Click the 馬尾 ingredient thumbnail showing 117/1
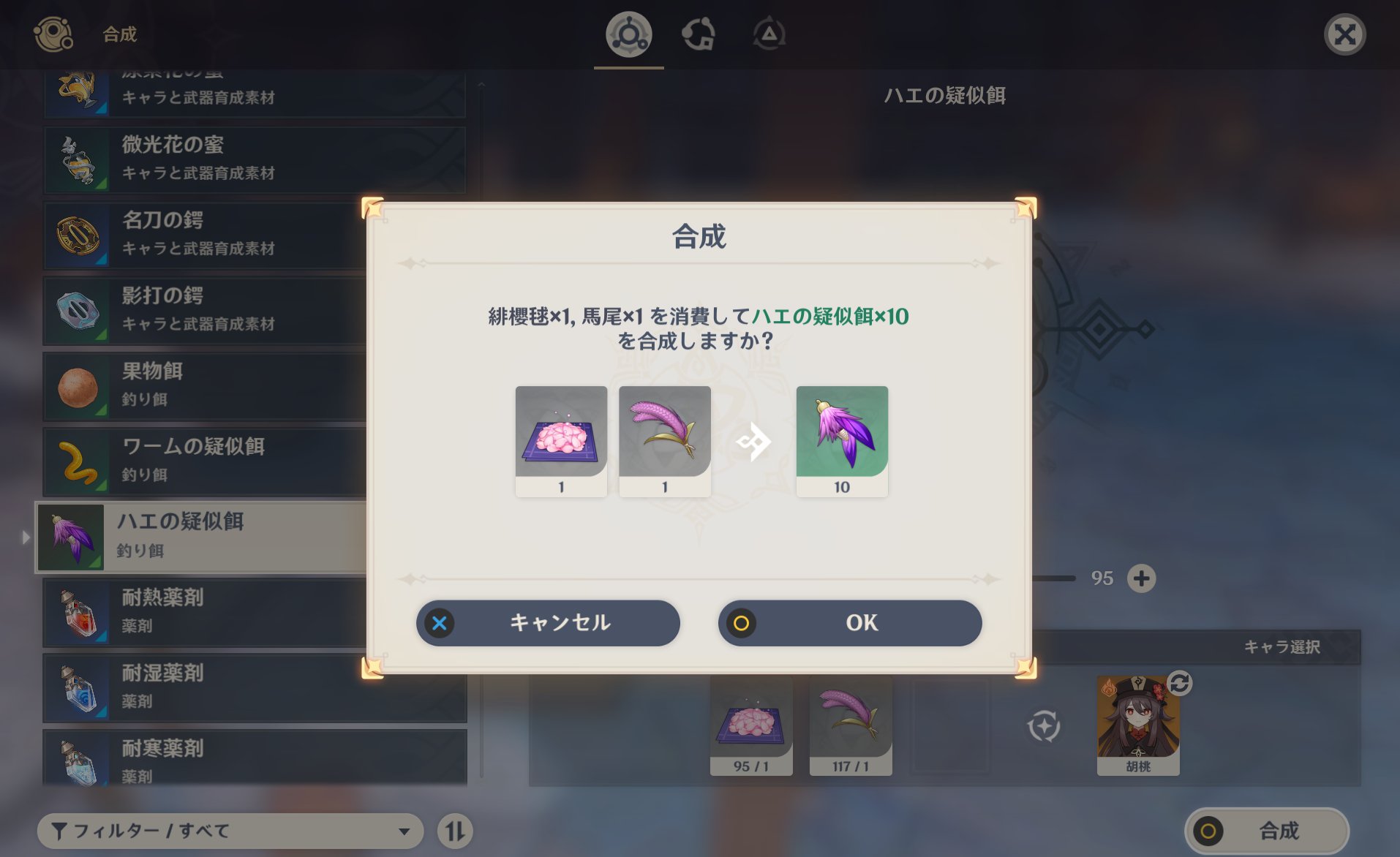The width and height of the screenshot is (1400, 857). (x=851, y=724)
